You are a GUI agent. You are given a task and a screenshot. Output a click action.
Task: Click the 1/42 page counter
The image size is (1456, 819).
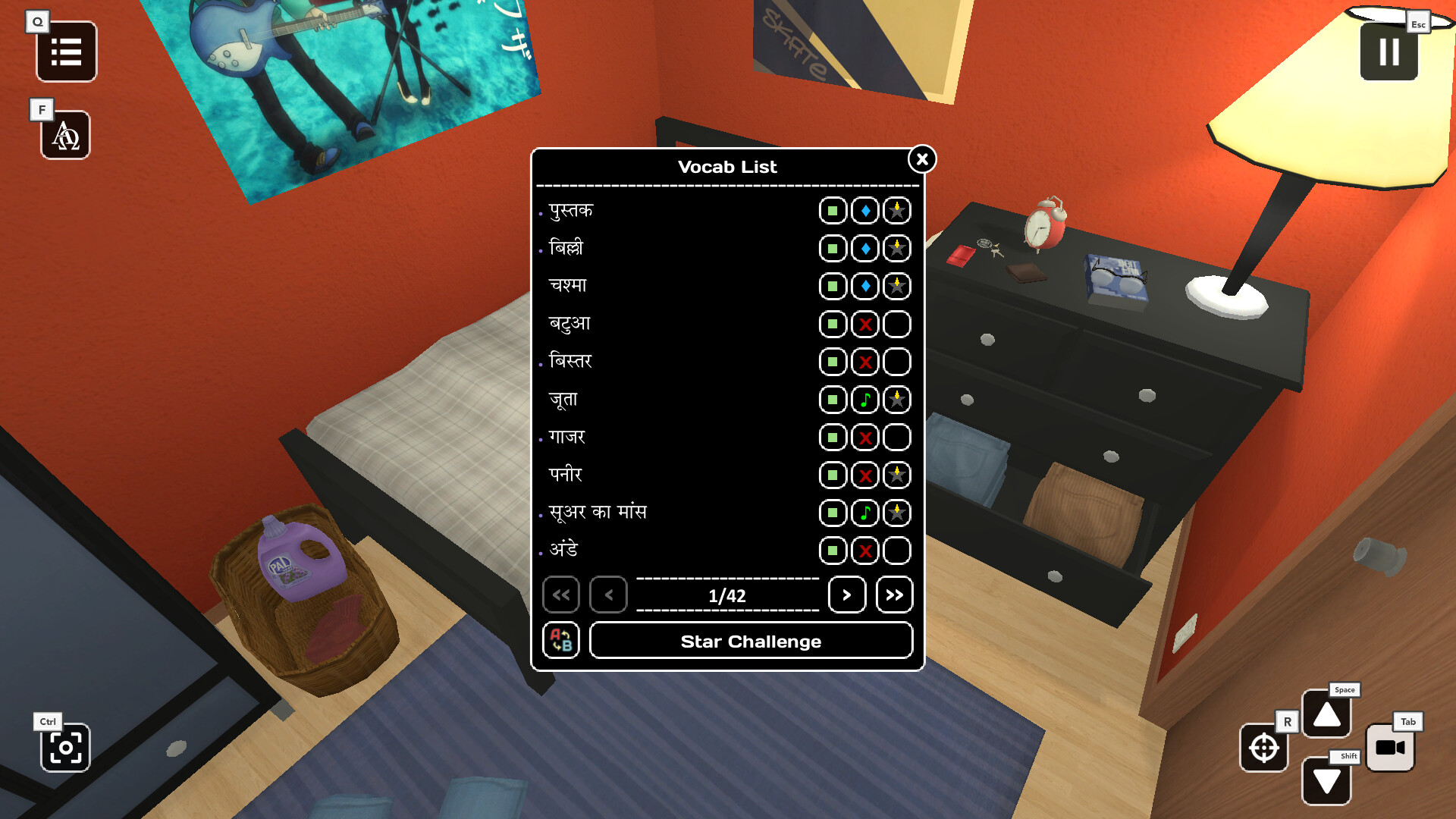click(728, 595)
